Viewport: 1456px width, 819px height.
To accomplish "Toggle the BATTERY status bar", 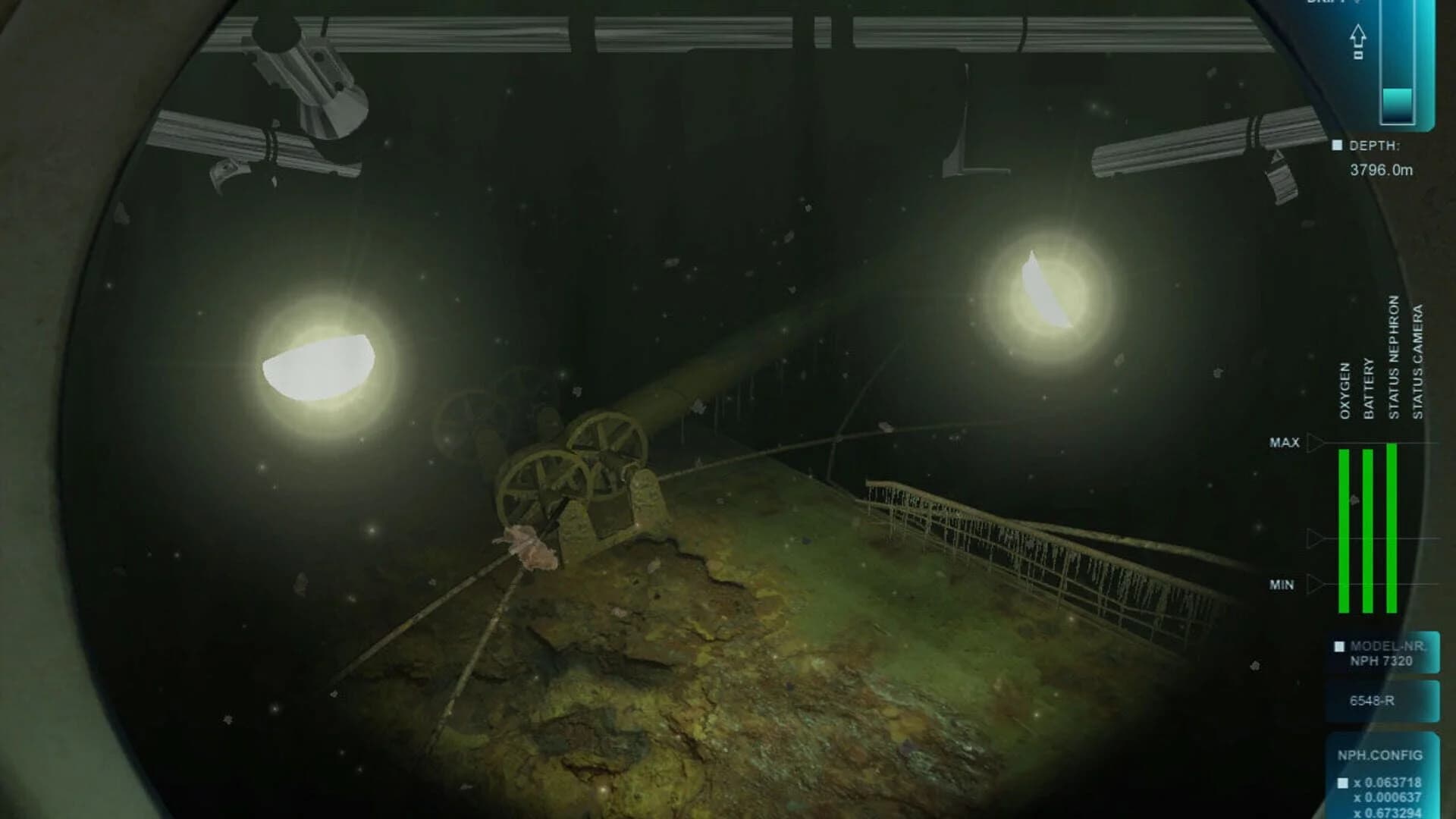I will 1367,531.
